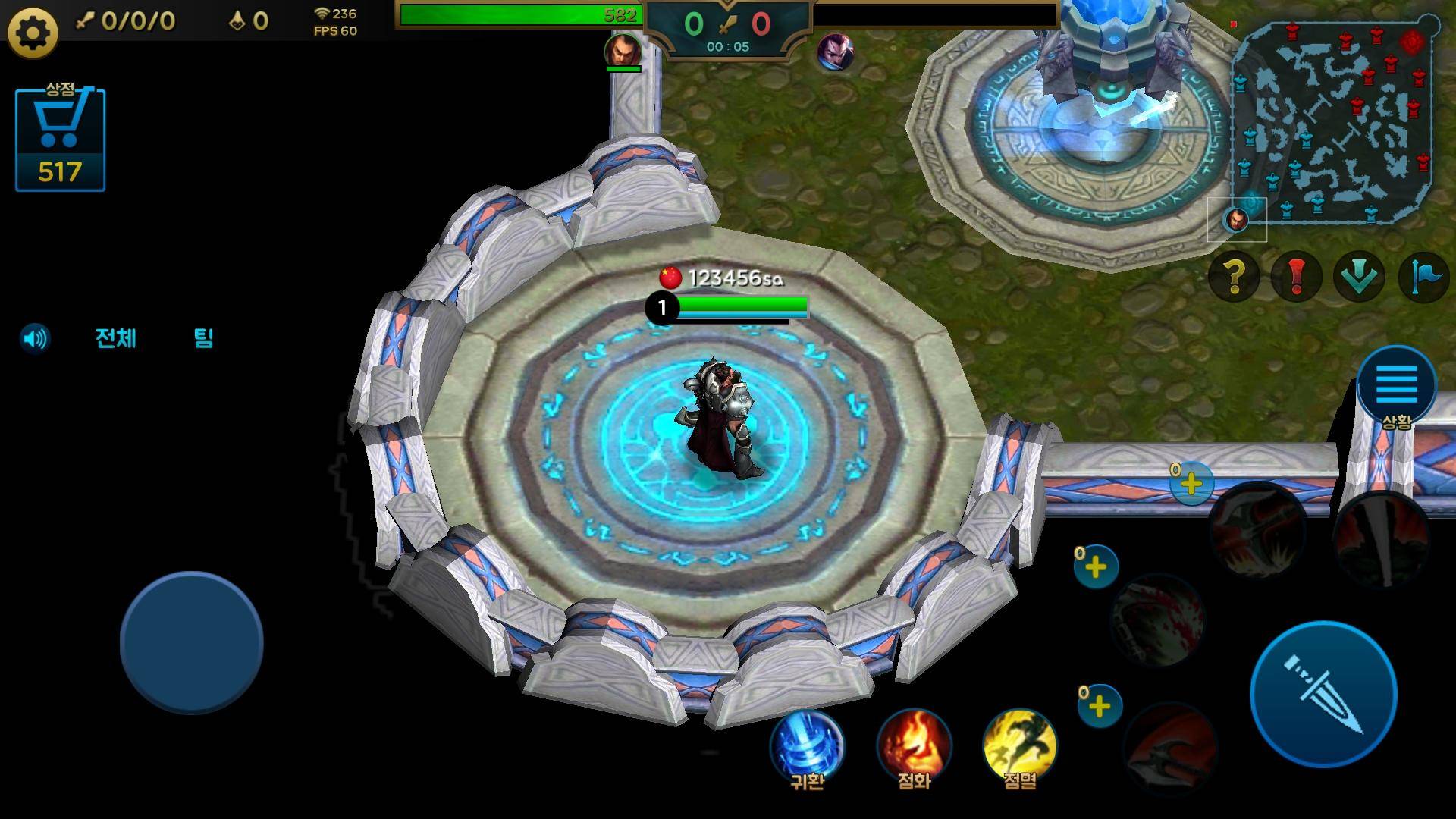
Task: Cast the 점멸 flash spell
Action: tap(1019, 746)
